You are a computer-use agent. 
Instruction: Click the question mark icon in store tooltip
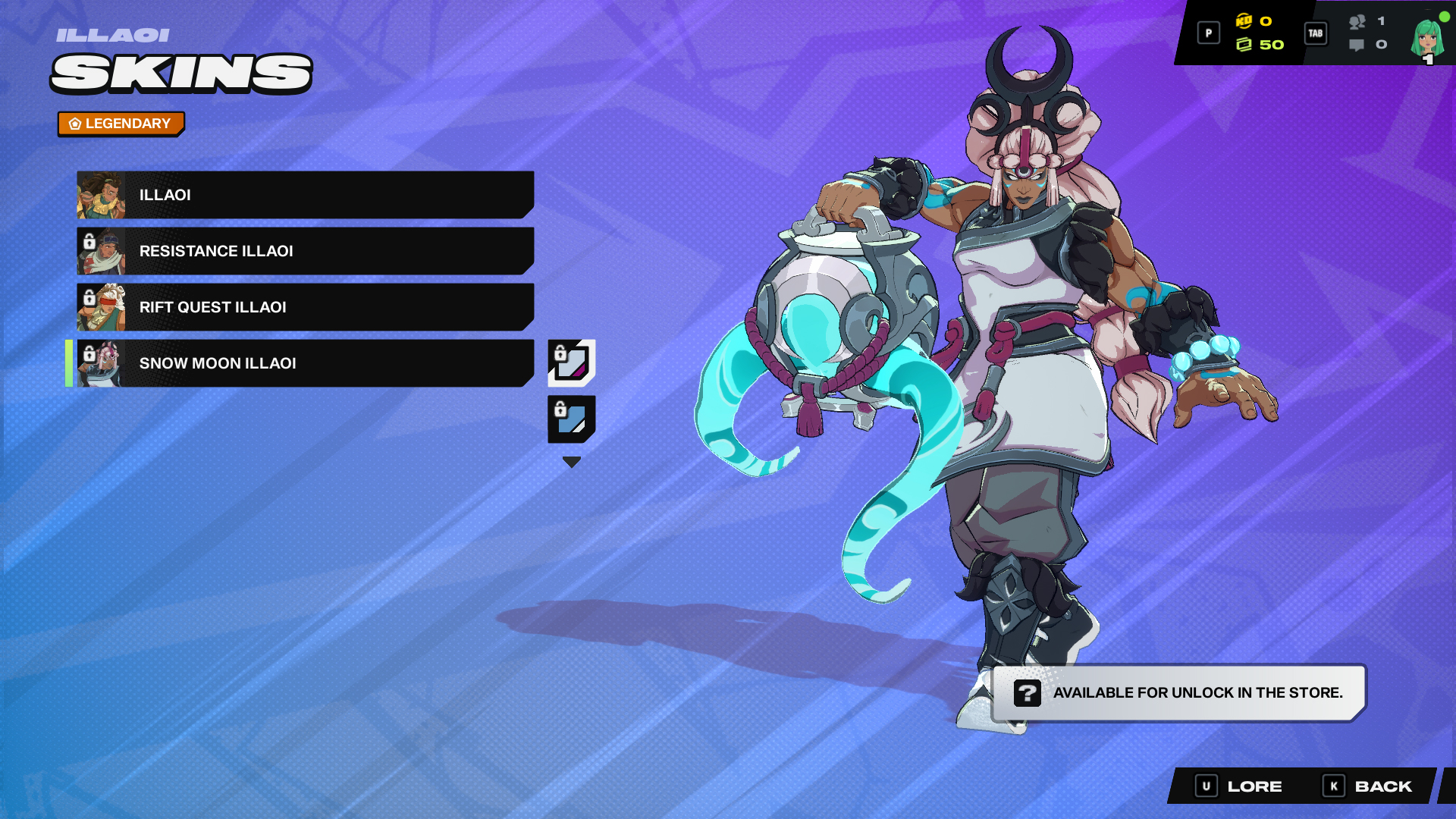[x=1028, y=693]
